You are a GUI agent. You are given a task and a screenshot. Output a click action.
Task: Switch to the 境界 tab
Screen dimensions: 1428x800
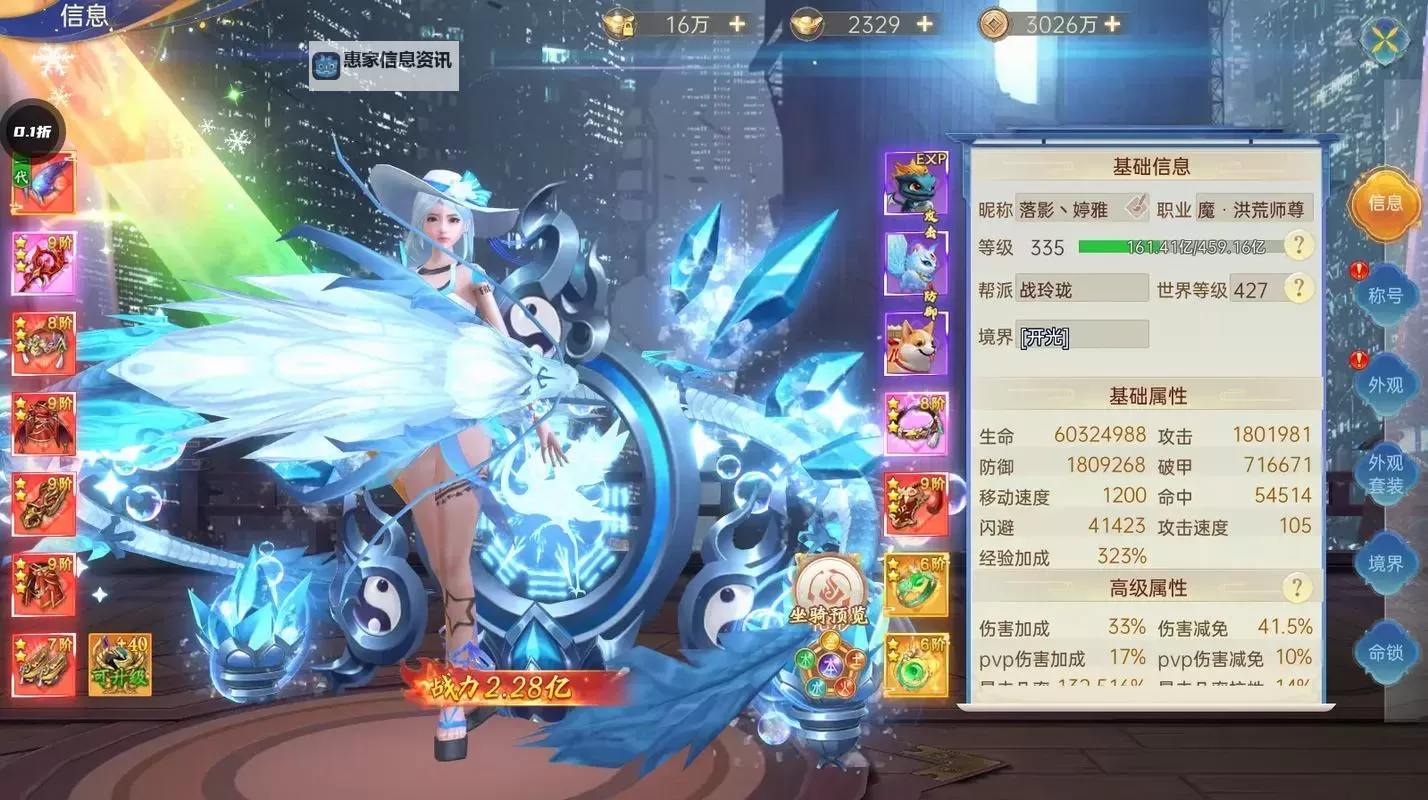(1385, 563)
